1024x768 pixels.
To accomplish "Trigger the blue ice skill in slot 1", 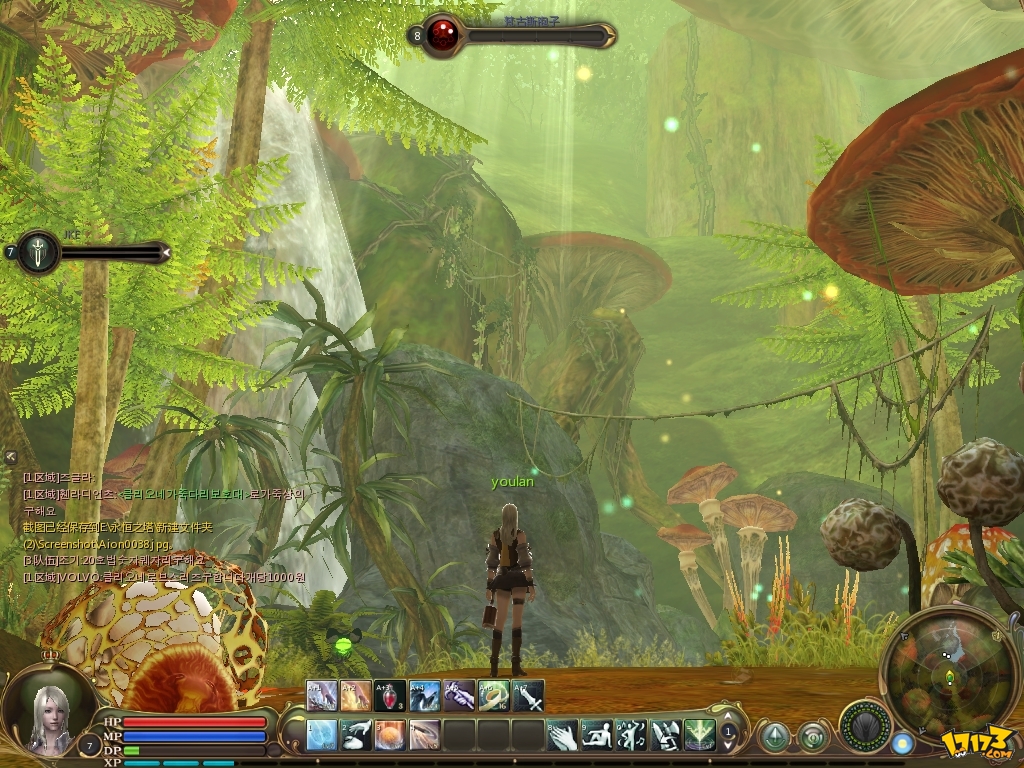I will click(322, 735).
